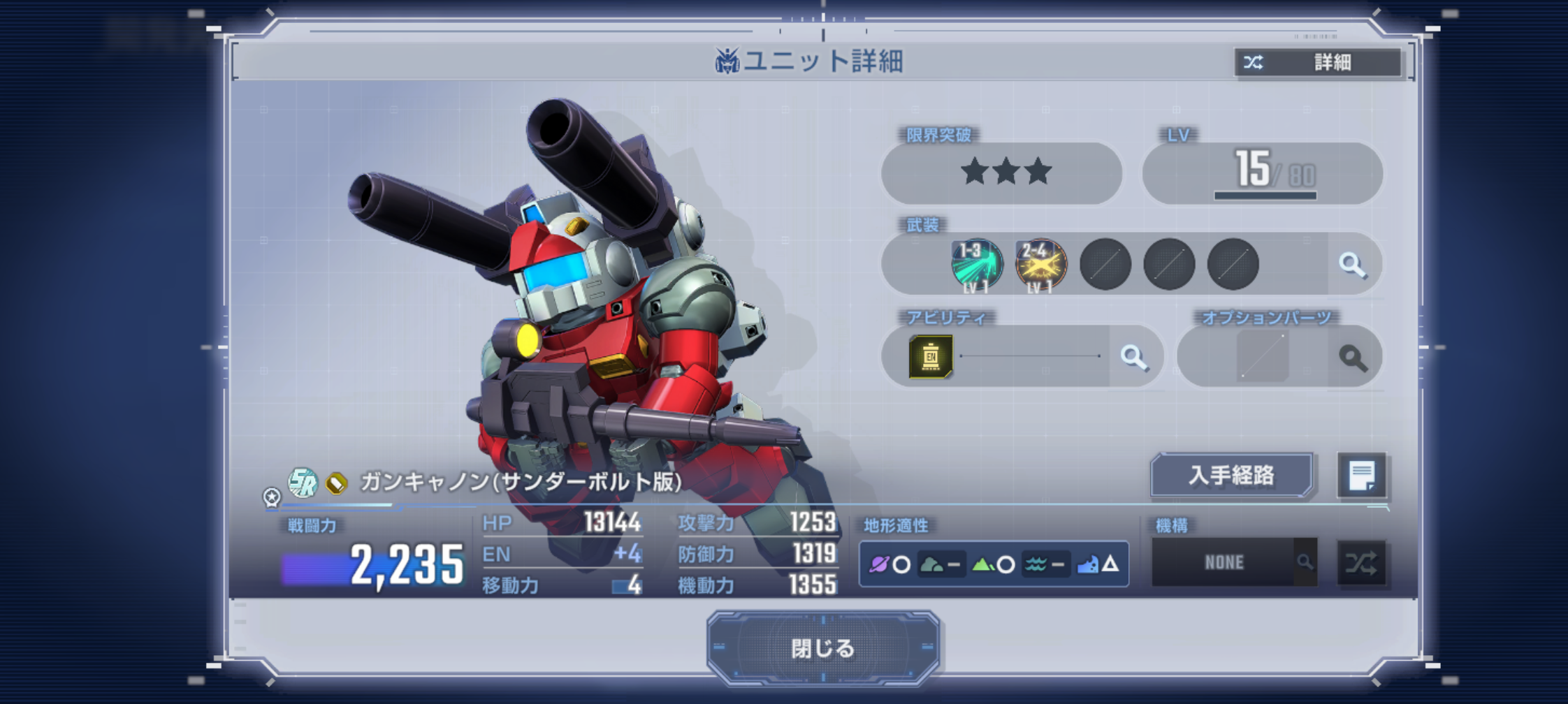Click the star medal icon by the name
The width and height of the screenshot is (1568, 704).
[271, 497]
